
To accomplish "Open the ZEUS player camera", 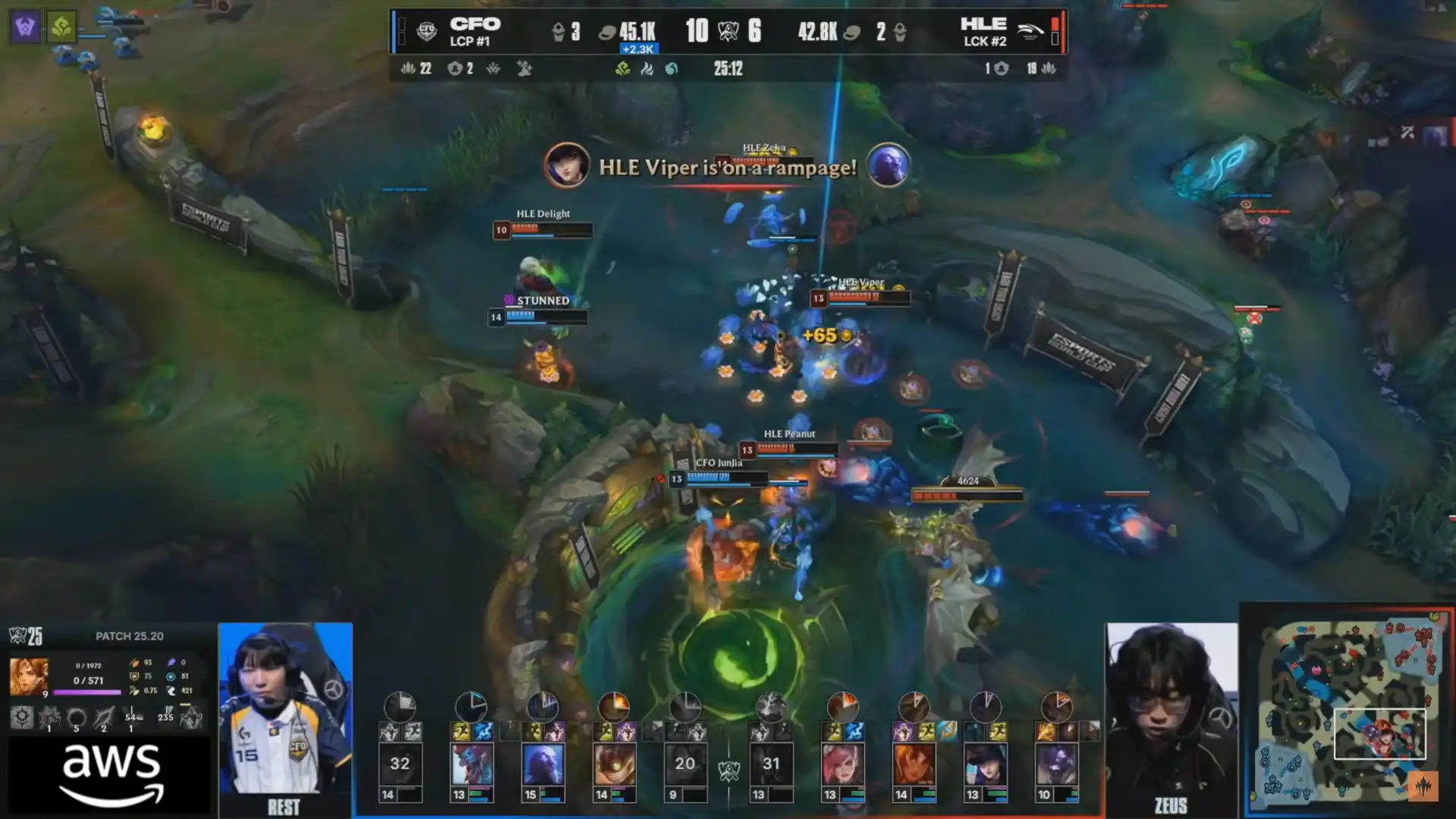I will click(x=1171, y=710).
